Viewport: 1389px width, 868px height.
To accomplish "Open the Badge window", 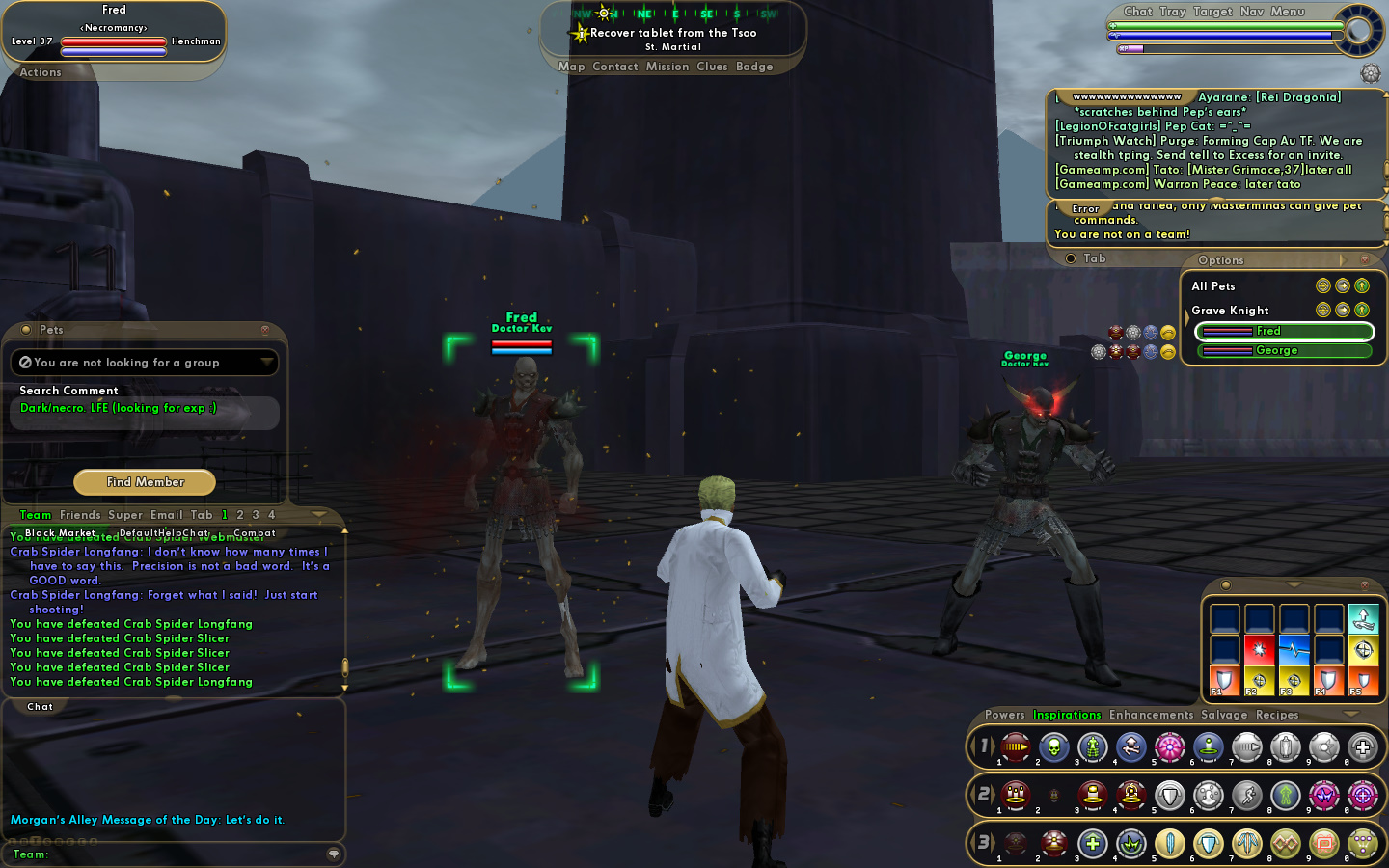I will 754,67.
